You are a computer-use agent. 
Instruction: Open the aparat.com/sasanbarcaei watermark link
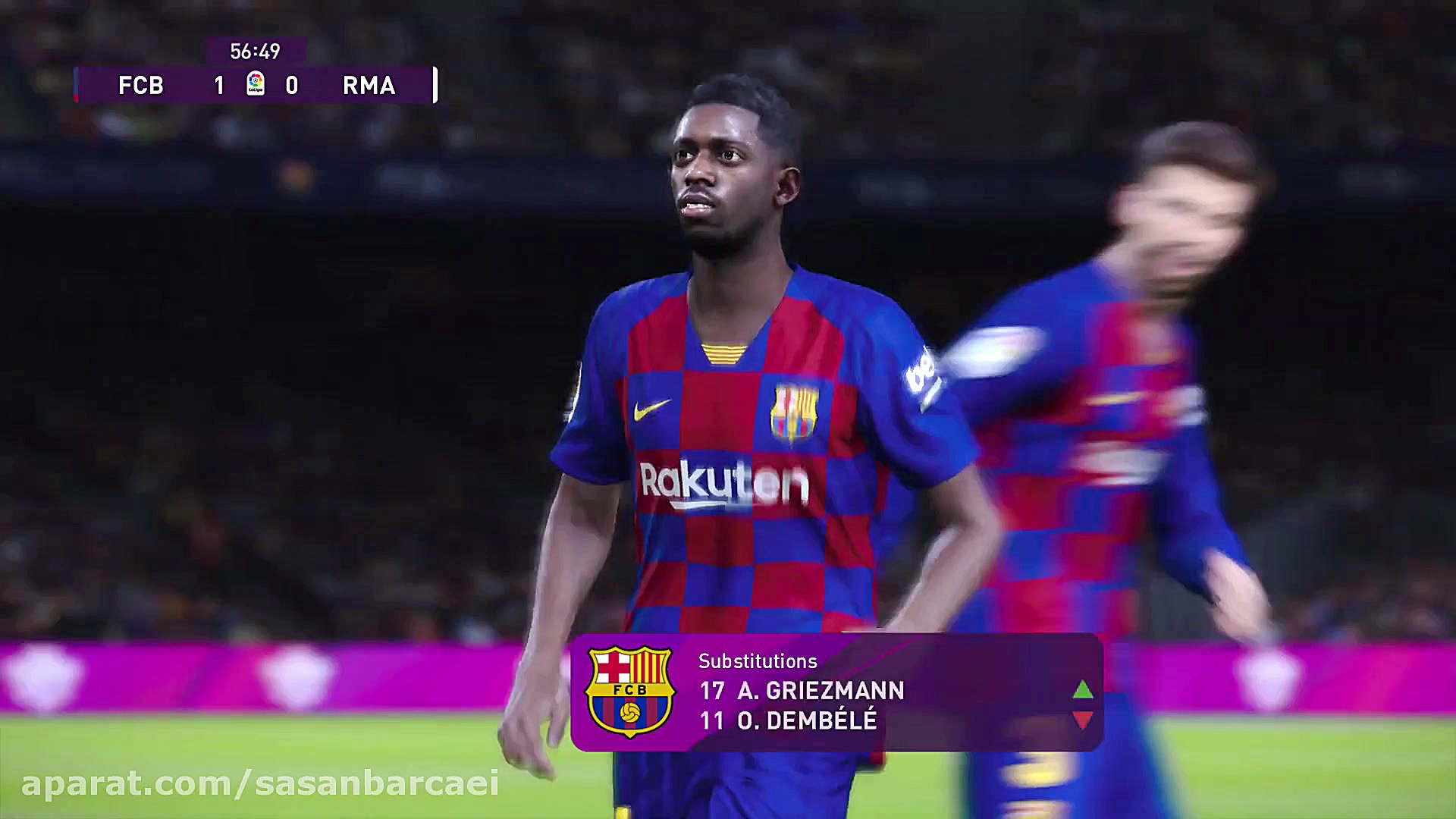(x=260, y=784)
